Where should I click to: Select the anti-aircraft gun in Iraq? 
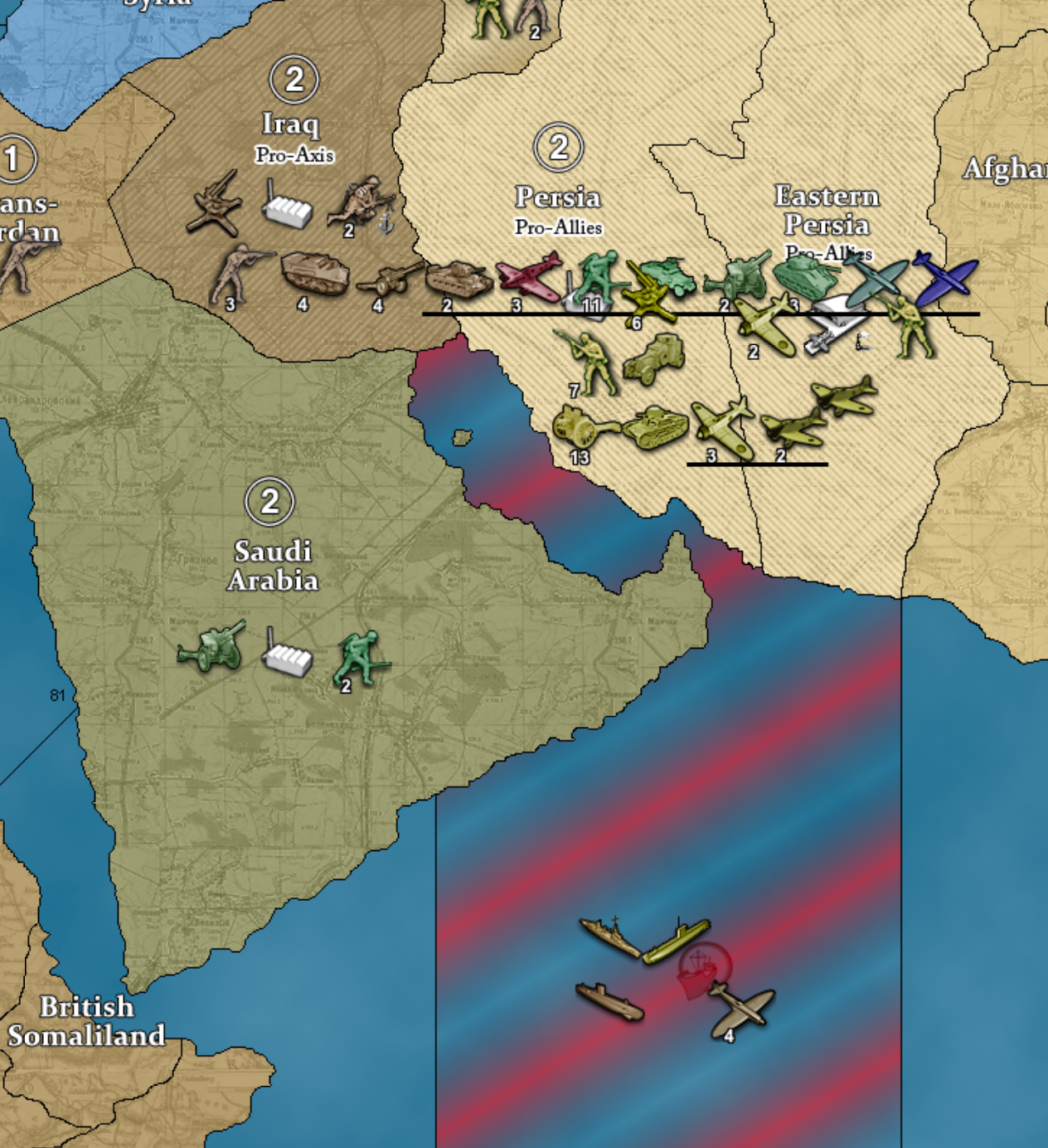215,203
